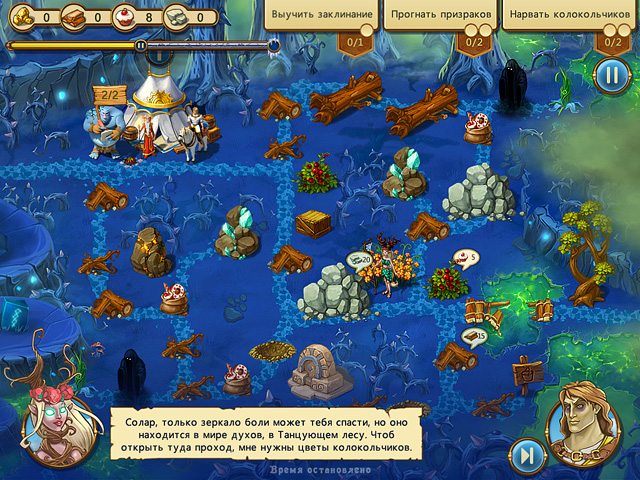
Task: Check the "Нарвать колокольчиков" objective
Action: (568, 17)
